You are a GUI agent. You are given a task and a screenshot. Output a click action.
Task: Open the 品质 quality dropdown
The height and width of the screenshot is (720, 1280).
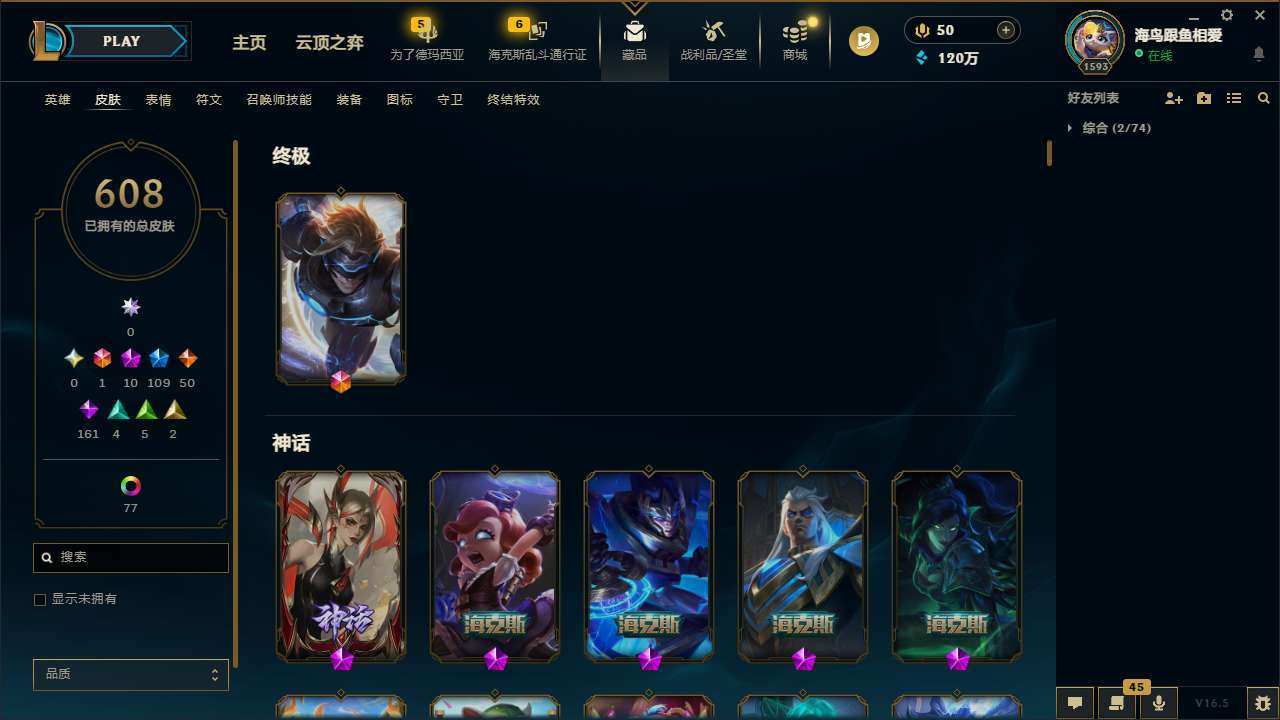pyautogui.click(x=130, y=674)
